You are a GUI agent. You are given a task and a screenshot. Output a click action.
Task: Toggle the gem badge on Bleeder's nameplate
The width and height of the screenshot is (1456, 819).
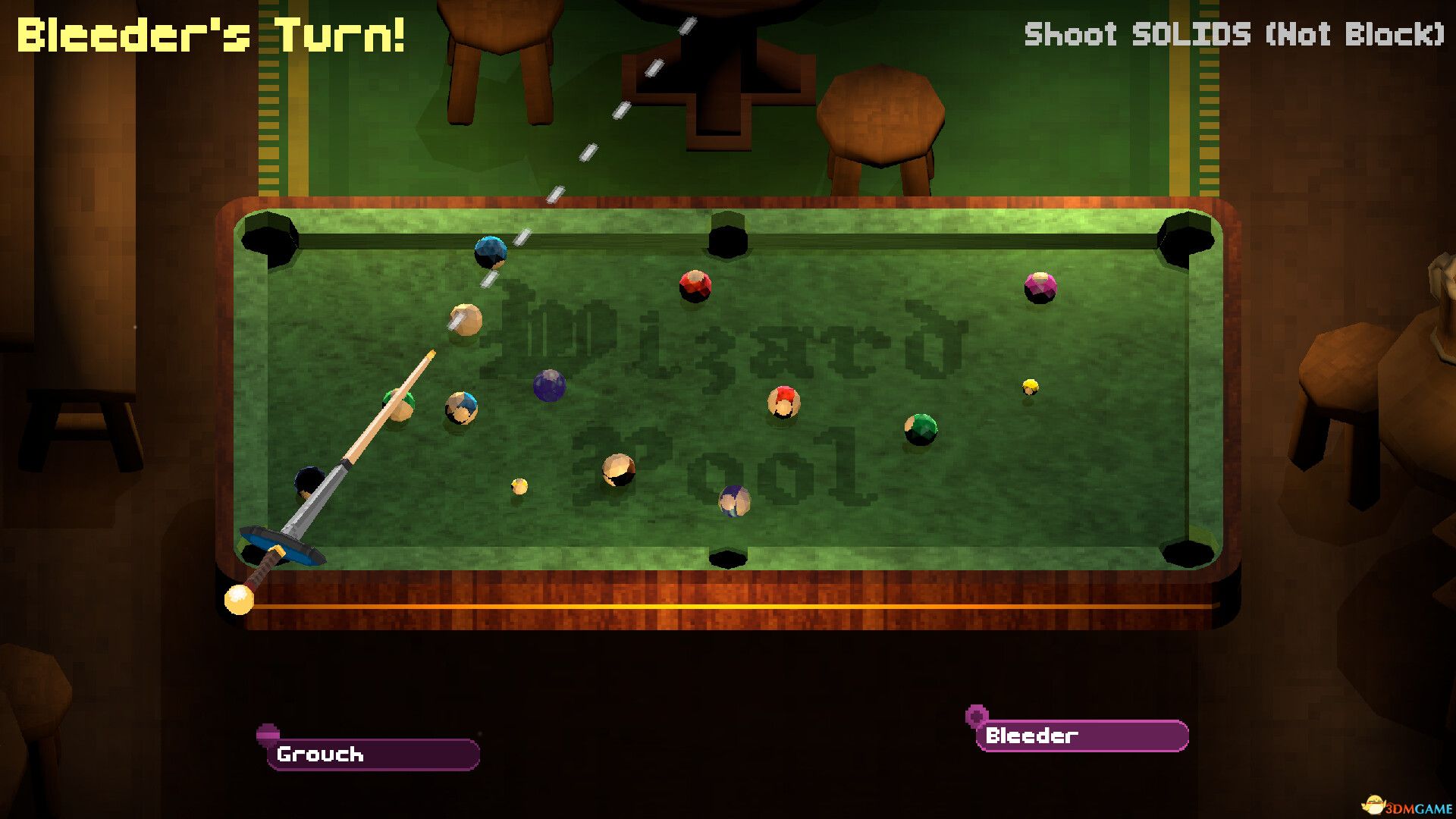pyautogui.click(x=975, y=714)
